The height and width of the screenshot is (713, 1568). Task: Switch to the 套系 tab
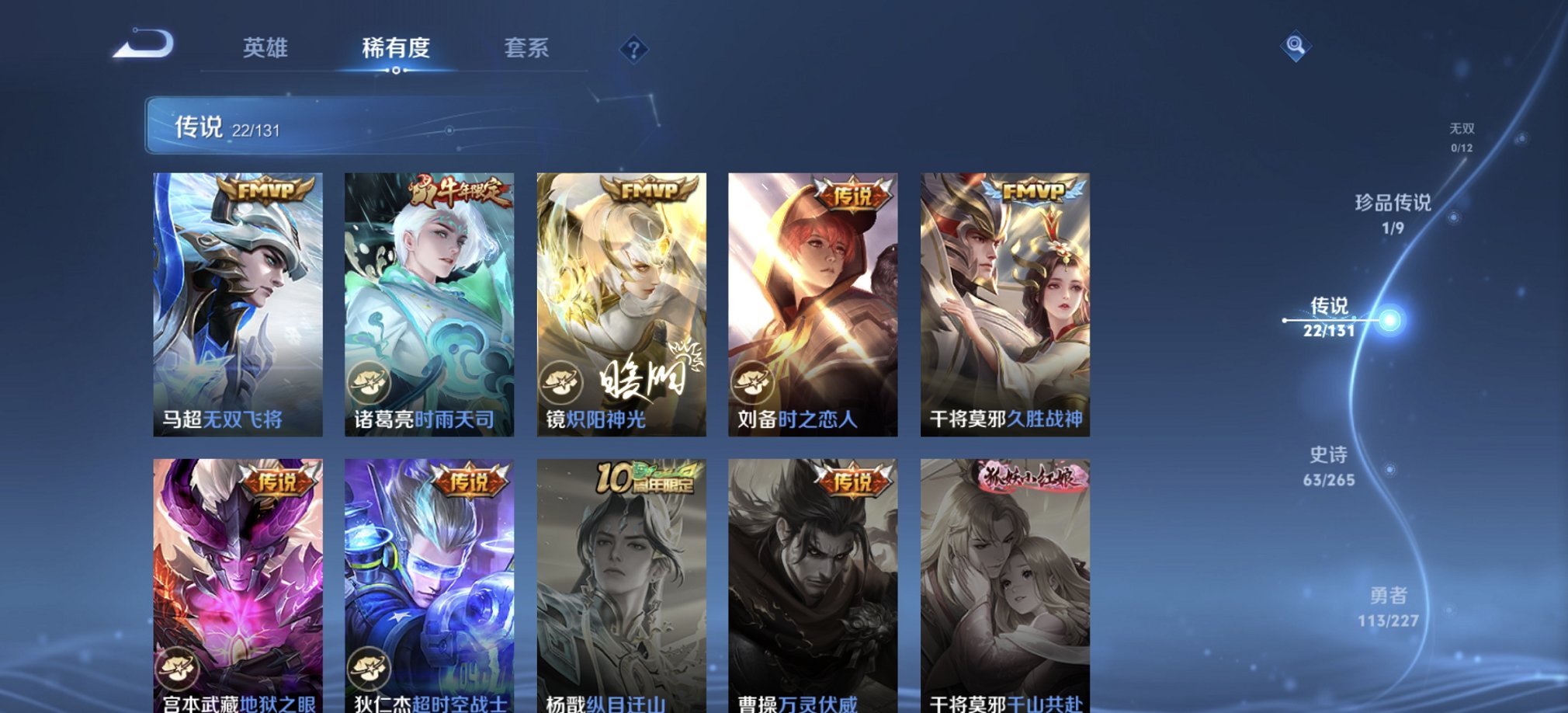pyautogui.click(x=526, y=48)
